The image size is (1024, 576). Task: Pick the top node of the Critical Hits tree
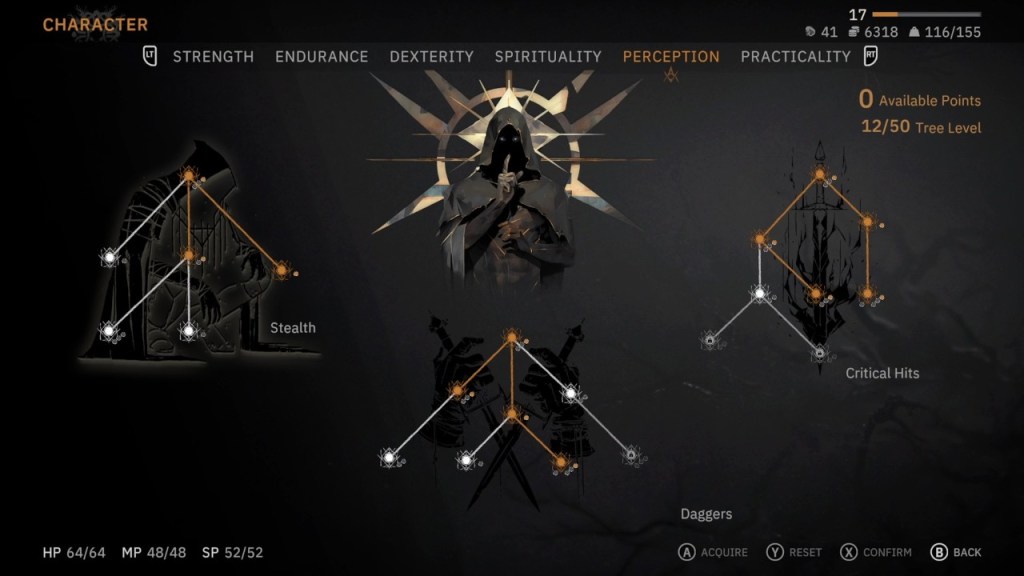(819, 175)
